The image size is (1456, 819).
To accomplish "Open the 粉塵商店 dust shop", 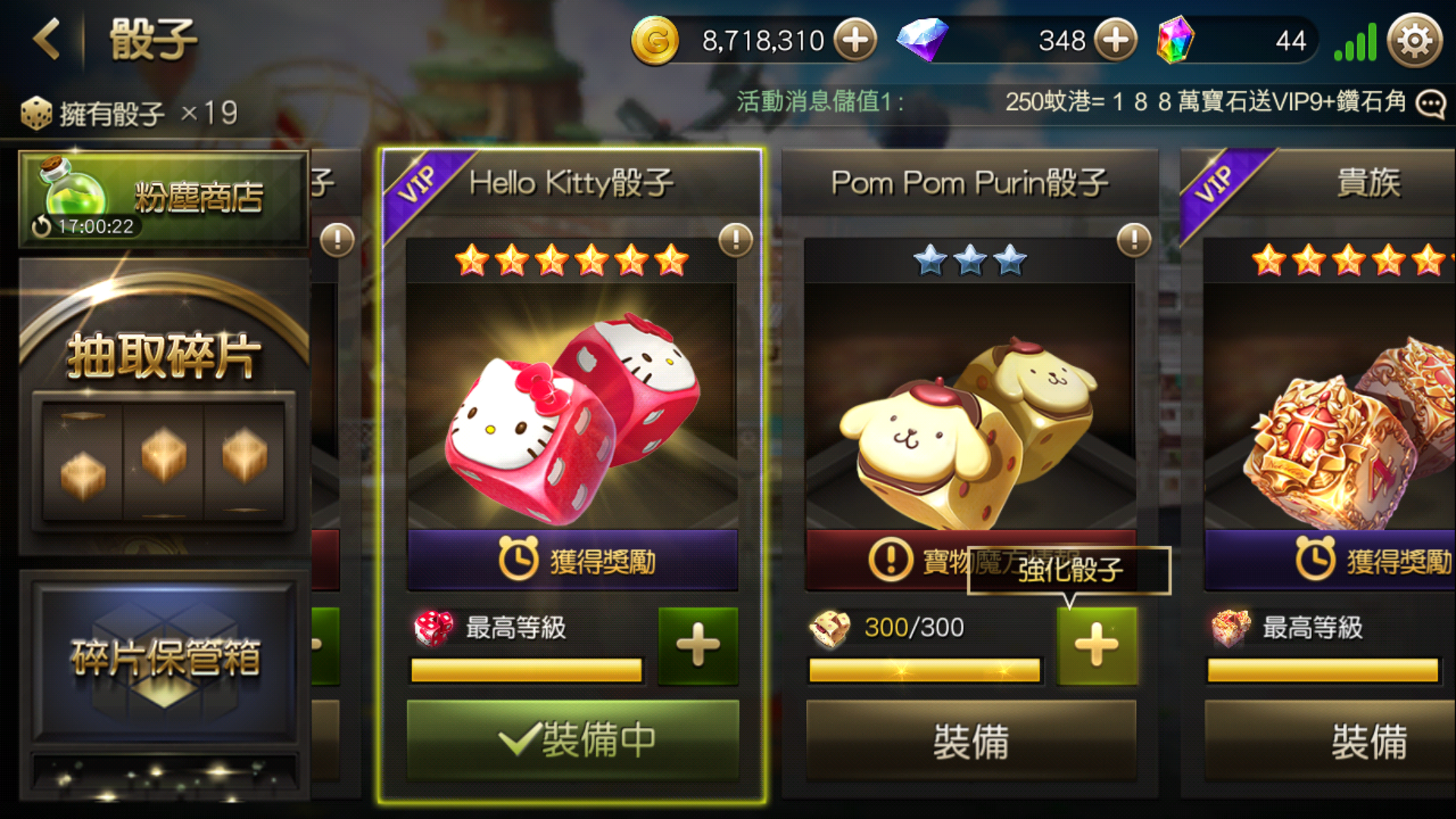I will pos(164,199).
